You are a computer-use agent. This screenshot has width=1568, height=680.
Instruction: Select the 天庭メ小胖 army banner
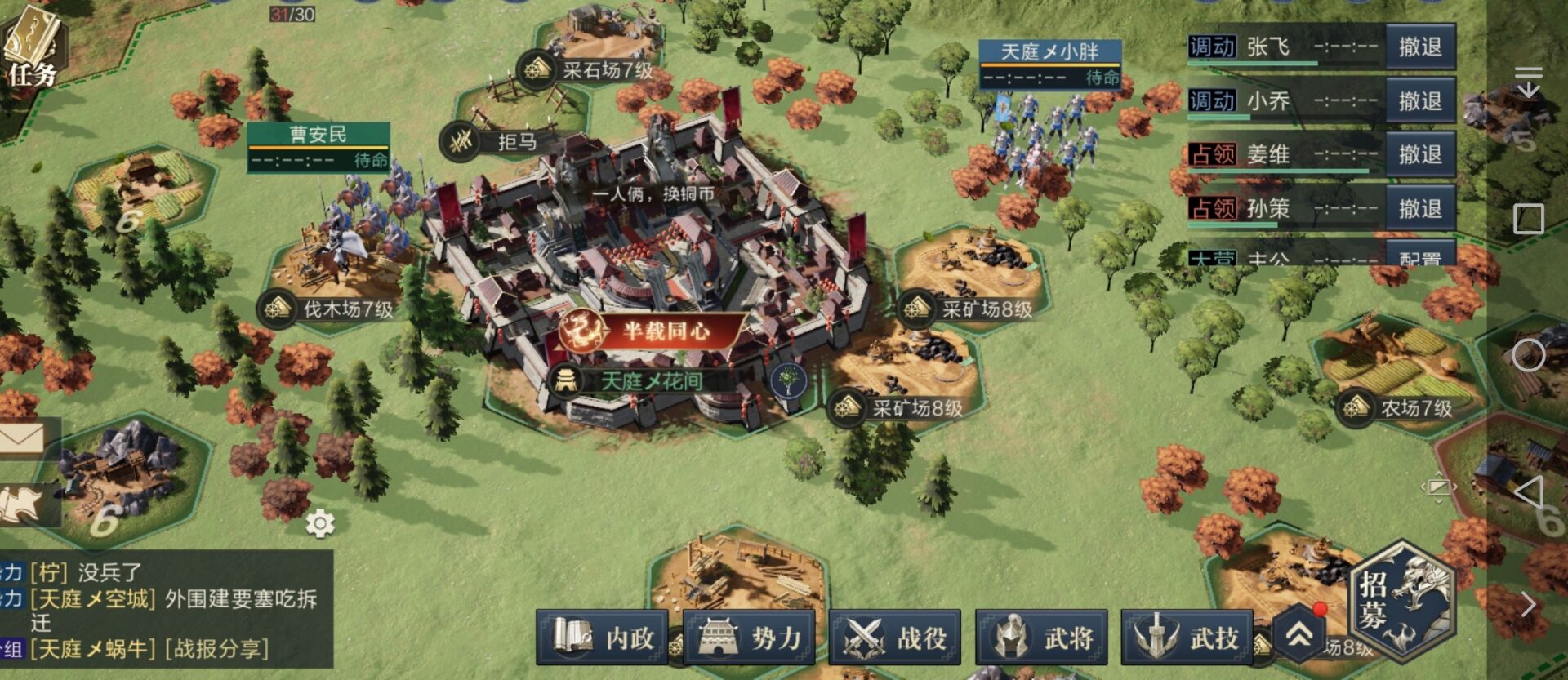1049,64
